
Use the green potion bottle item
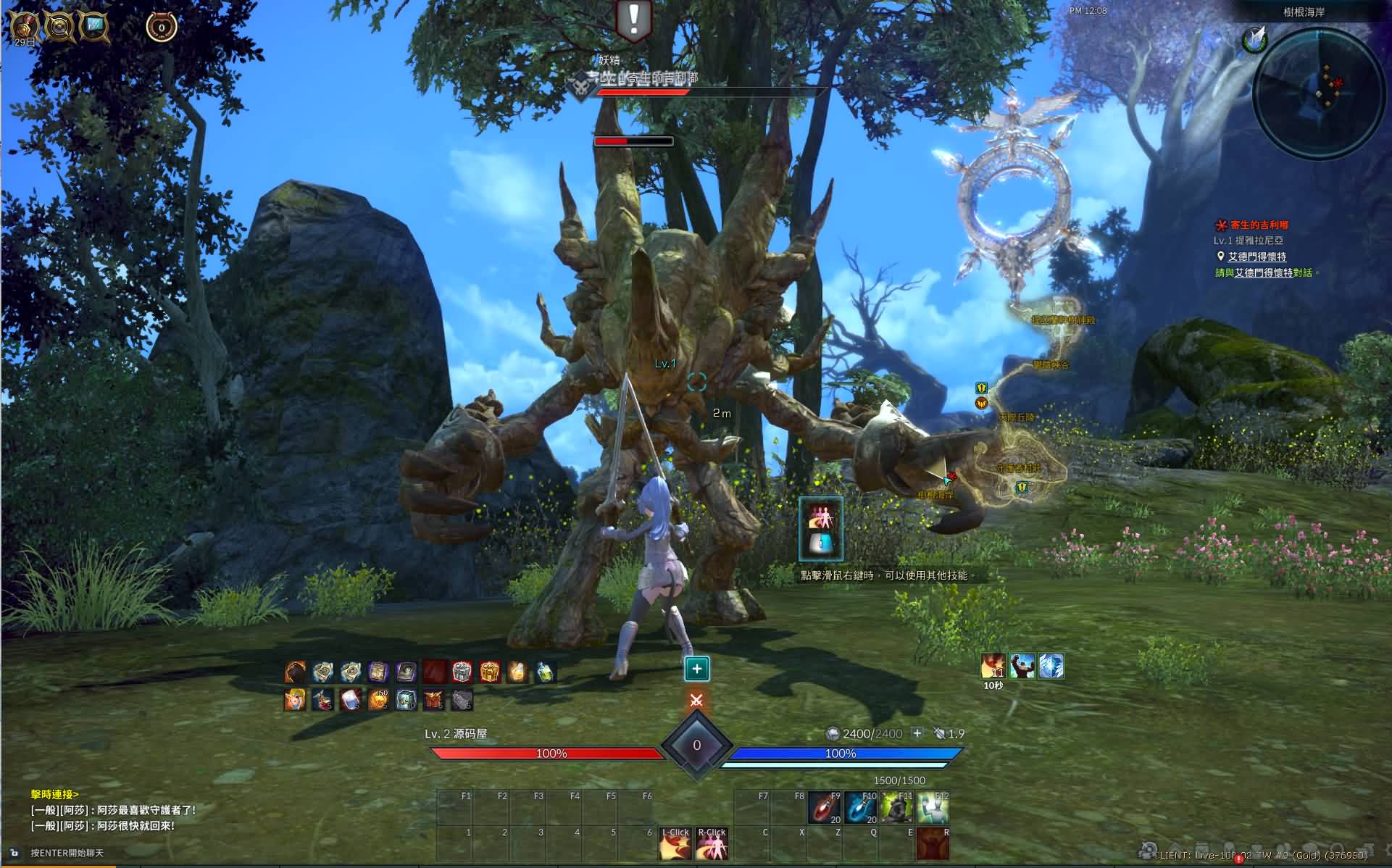pos(545,672)
